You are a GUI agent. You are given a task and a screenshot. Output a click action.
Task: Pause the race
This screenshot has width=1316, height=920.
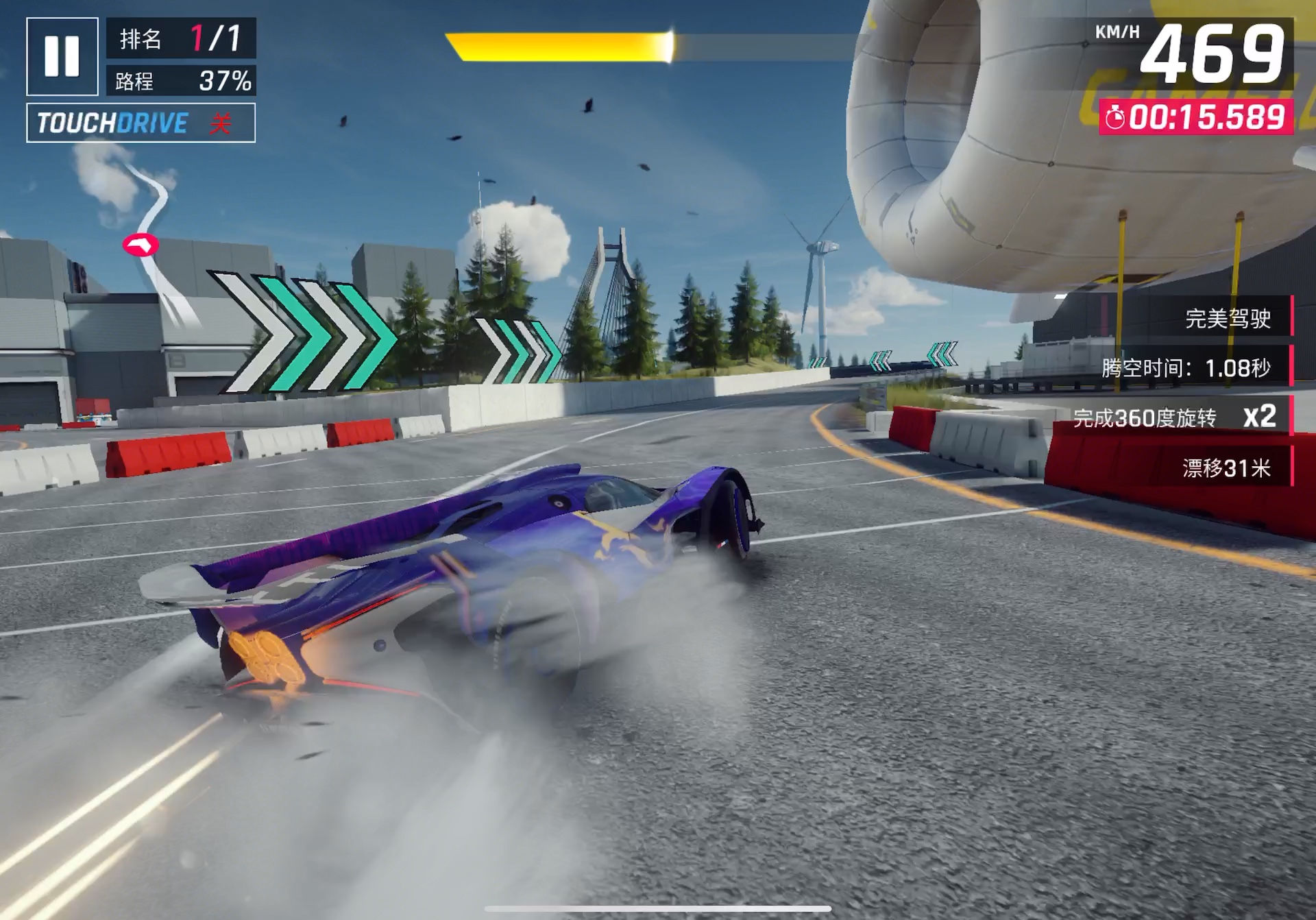point(62,56)
